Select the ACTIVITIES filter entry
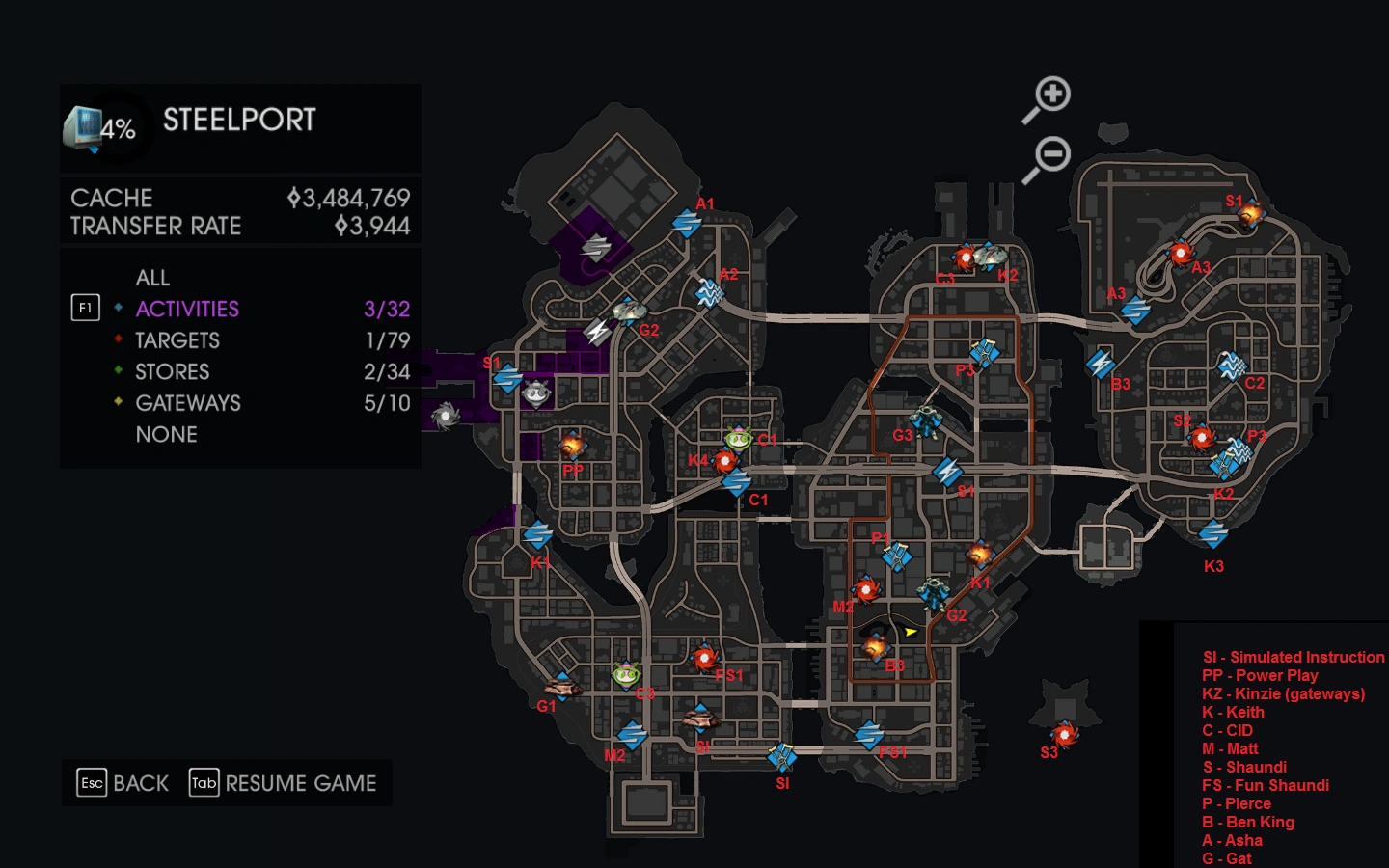This screenshot has width=1389, height=868. pyautogui.click(x=189, y=309)
